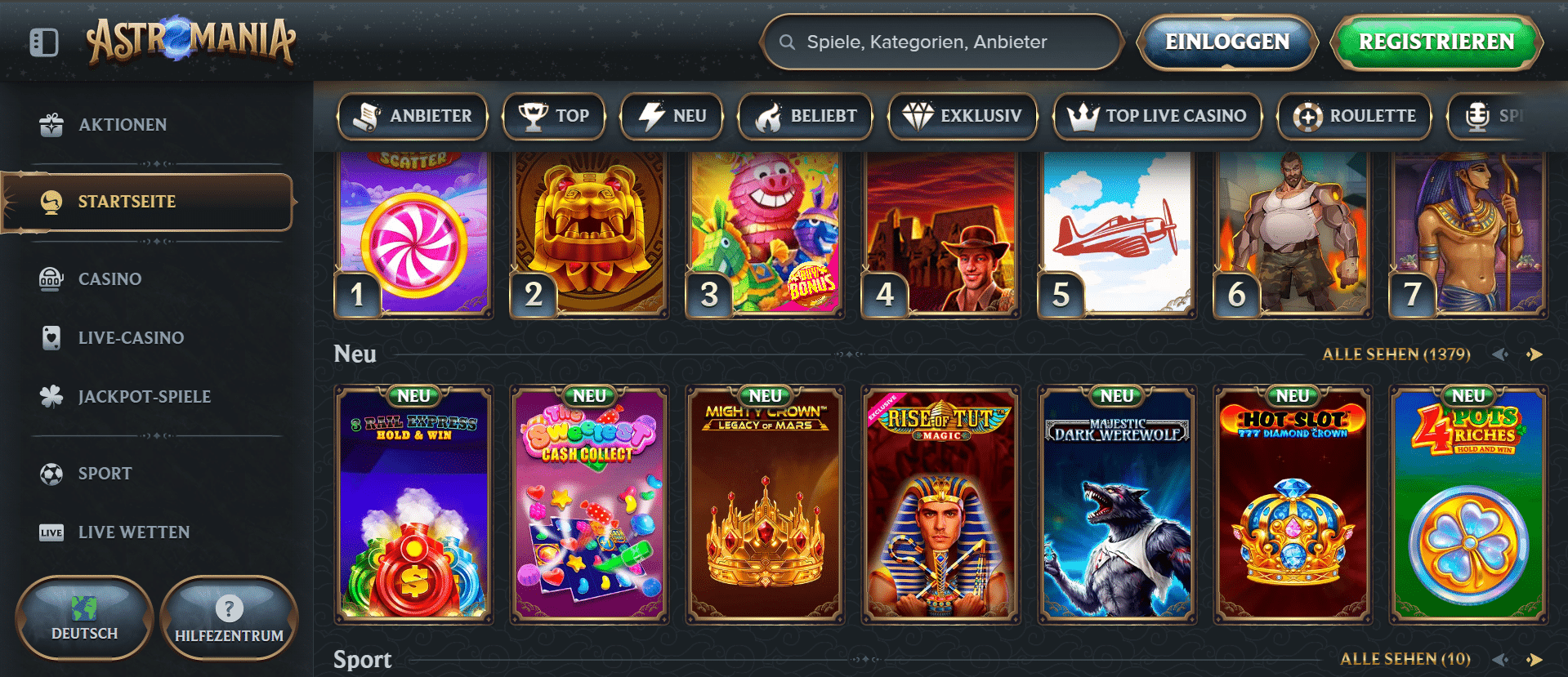The width and height of the screenshot is (1568, 677).
Task: View all 1379 new games
Action: point(1396,354)
